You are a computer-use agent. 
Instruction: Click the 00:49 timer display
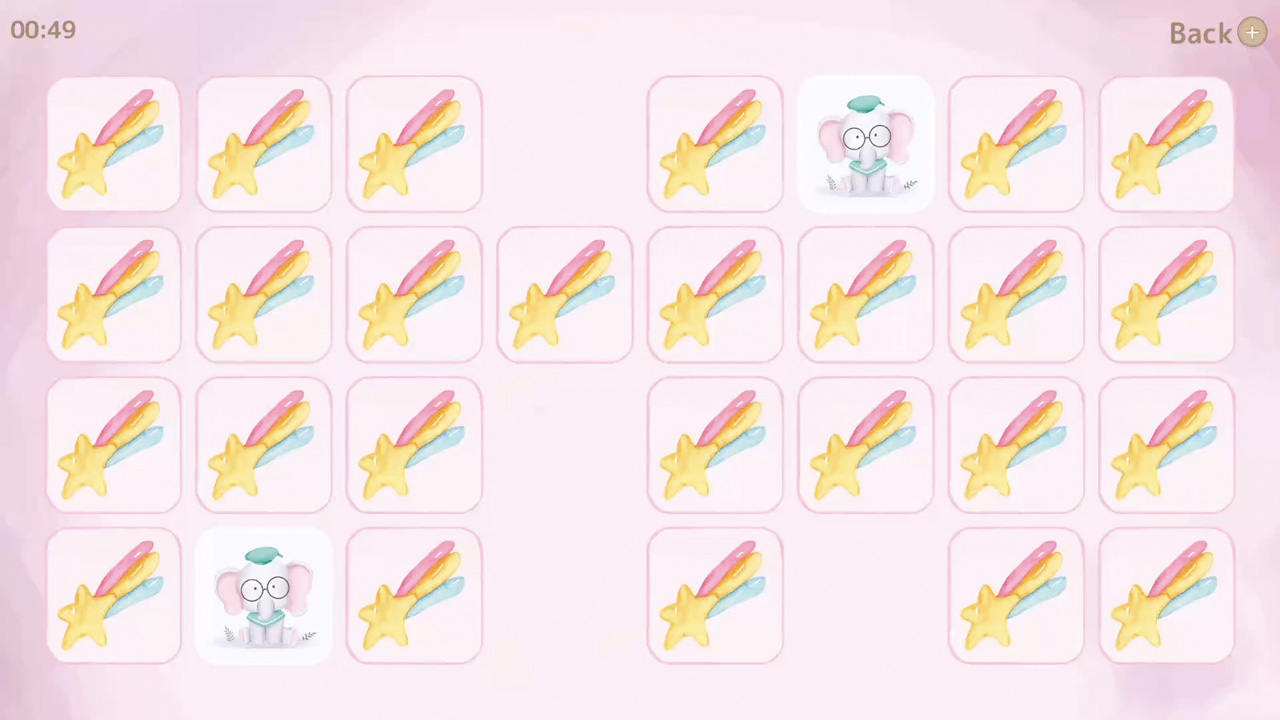(43, 30)
